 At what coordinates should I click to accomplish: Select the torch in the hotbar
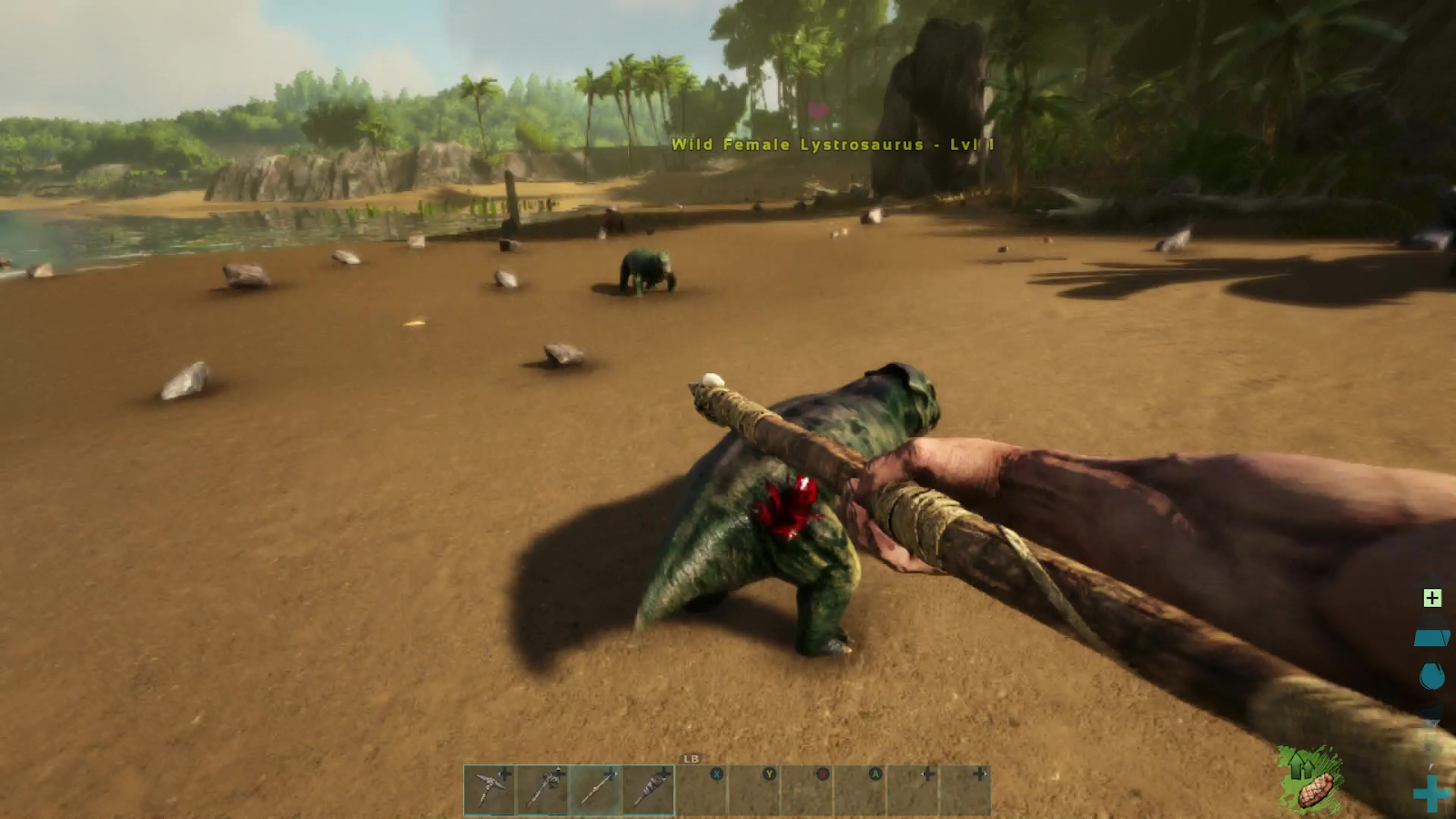649,789
